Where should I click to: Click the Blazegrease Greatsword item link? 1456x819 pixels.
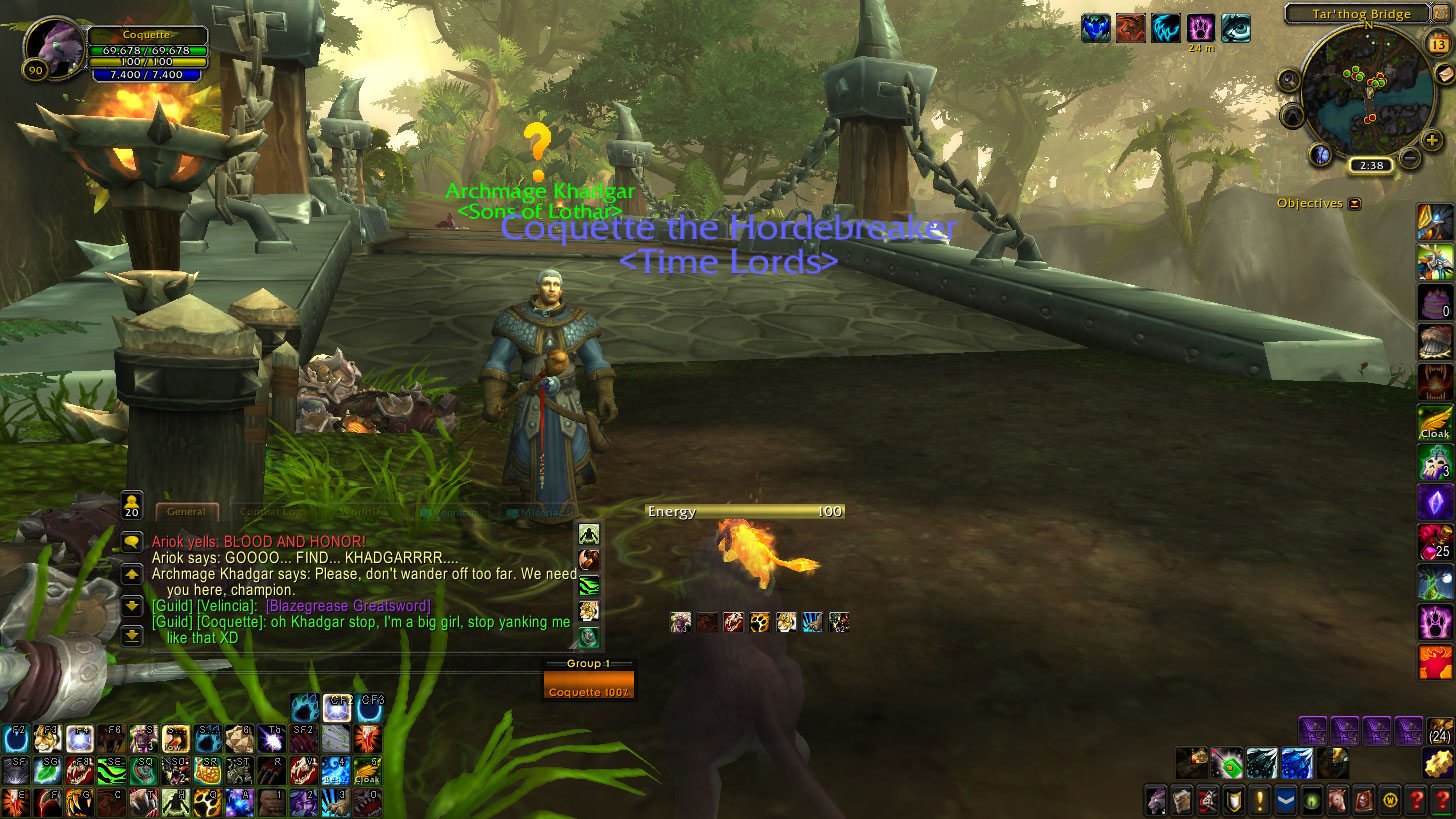pos(348,606)
